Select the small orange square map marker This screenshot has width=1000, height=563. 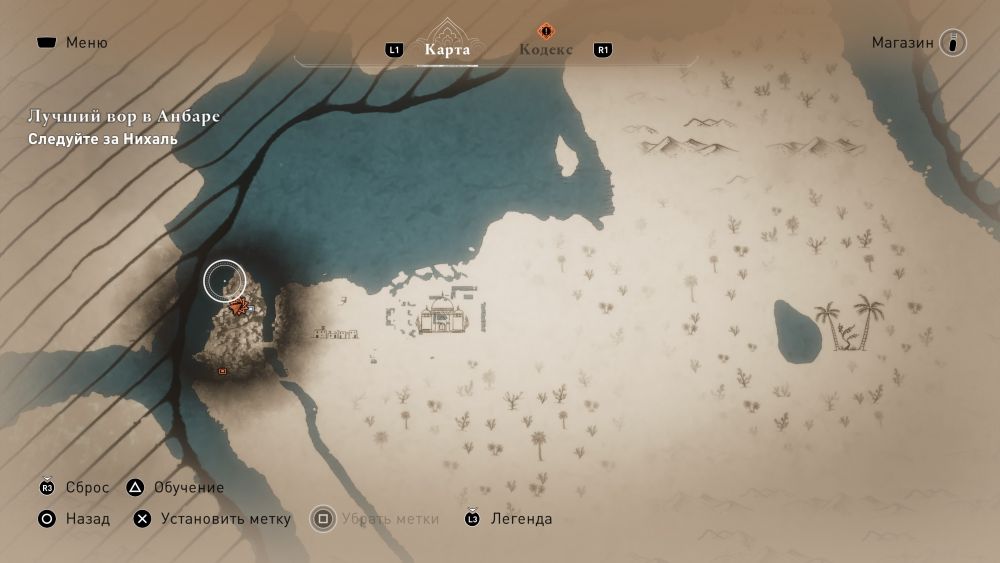tap(222, 371)
